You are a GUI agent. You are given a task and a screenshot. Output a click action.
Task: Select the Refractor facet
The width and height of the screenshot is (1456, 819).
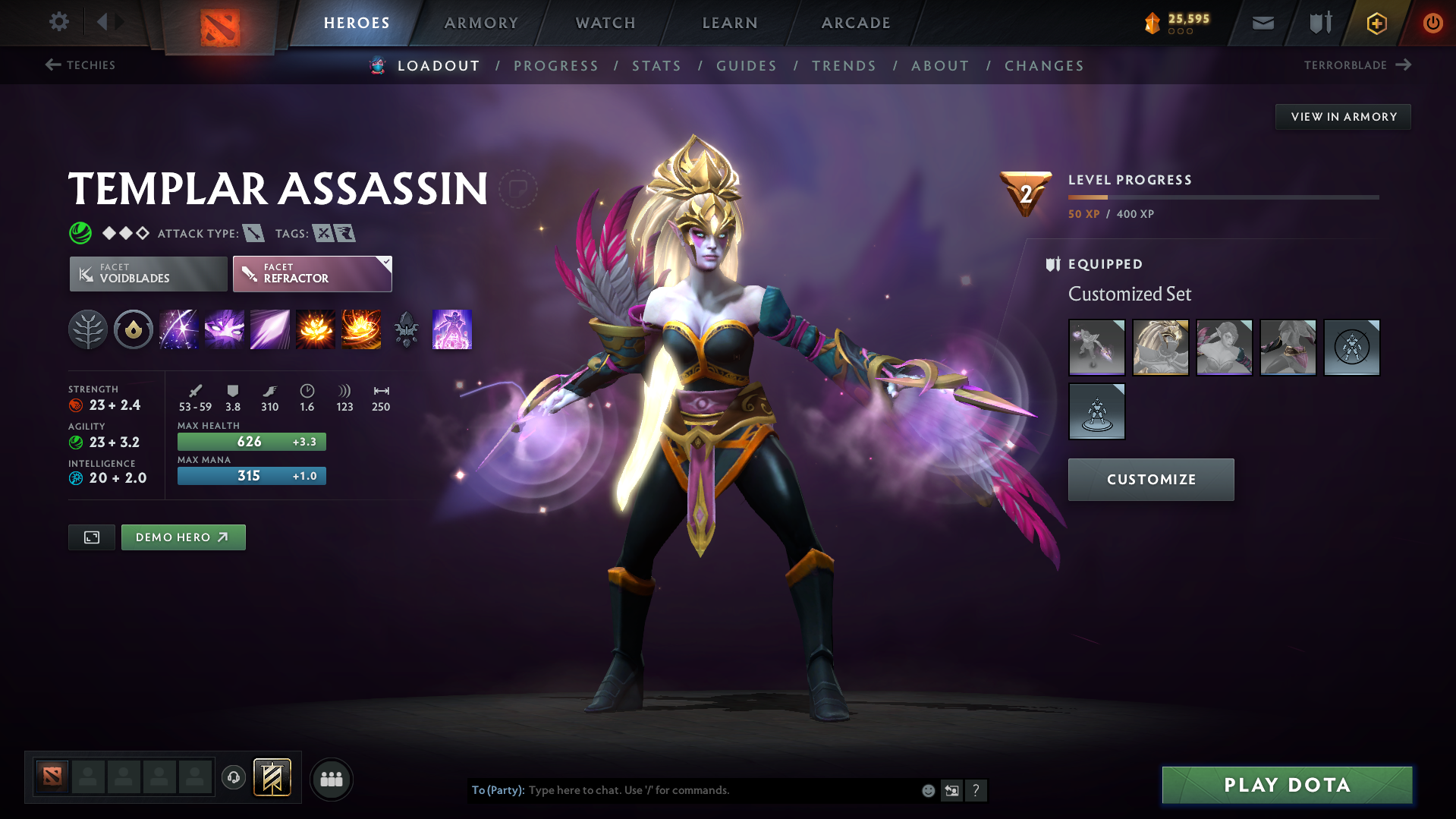click(x=312, y=273)
